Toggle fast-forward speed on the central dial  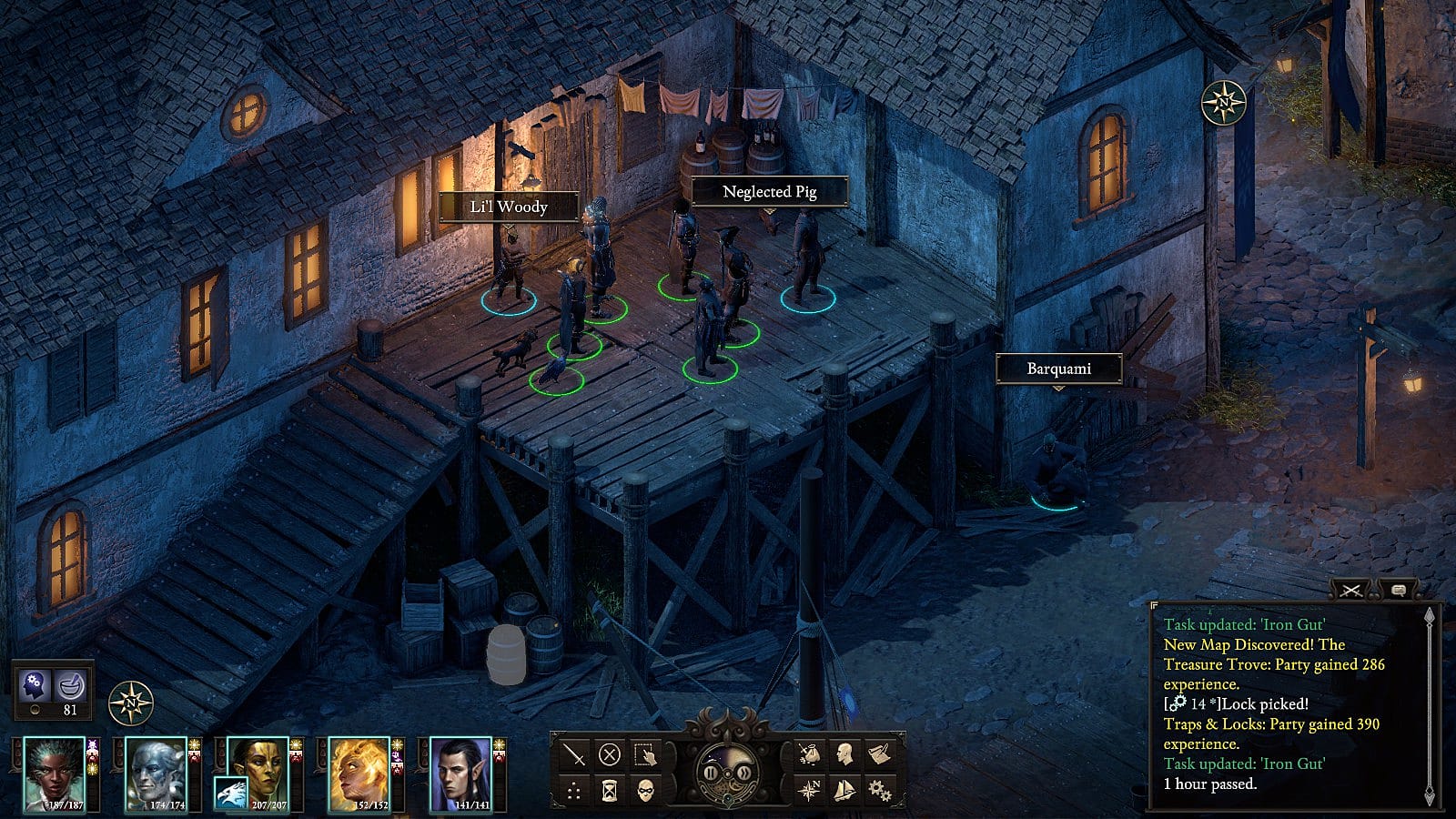pos(743,773)
